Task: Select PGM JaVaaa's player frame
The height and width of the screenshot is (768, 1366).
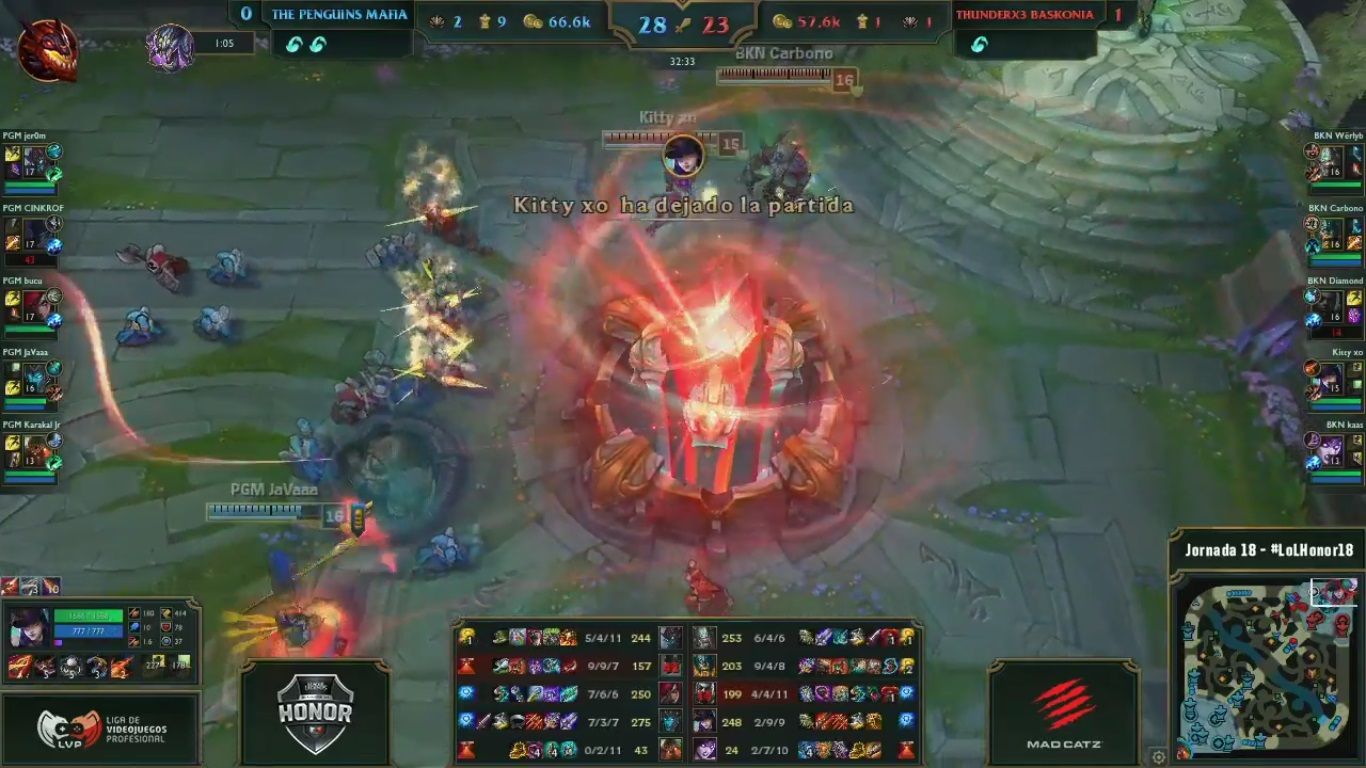Action: pyautogui.click(x=32, y=382)
